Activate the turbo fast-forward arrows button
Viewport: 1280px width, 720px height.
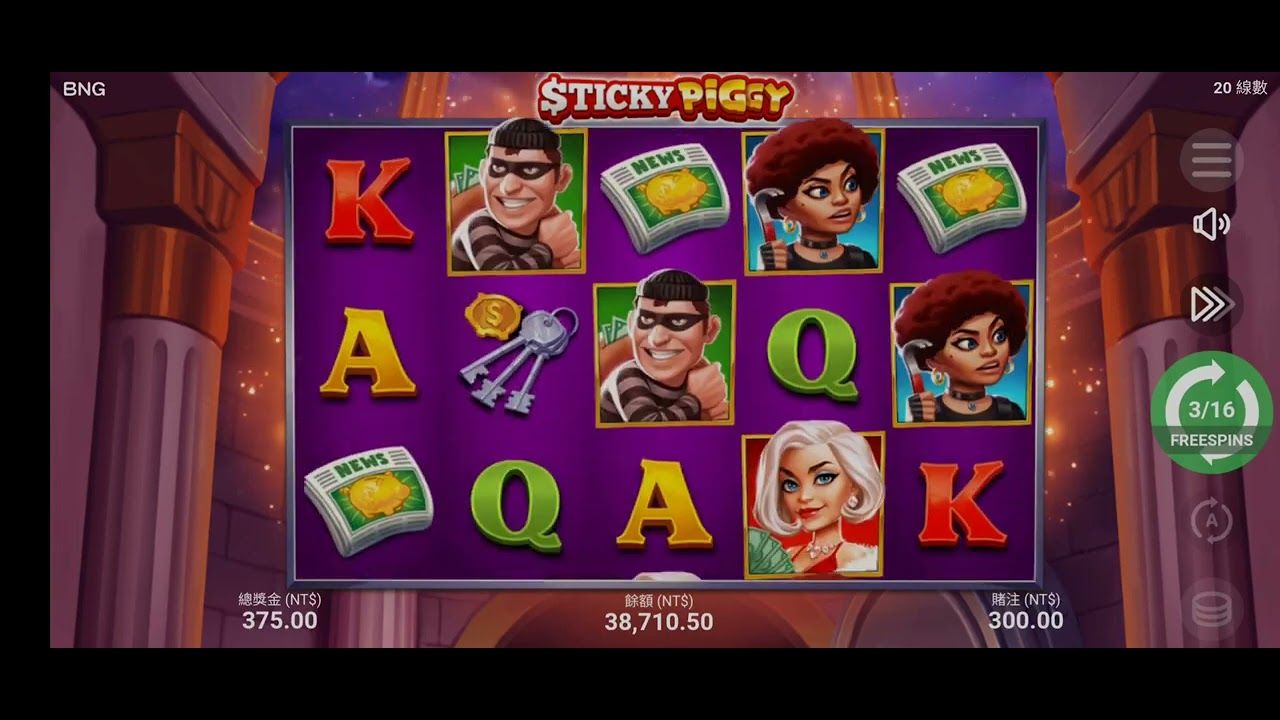click(1211, 305)
